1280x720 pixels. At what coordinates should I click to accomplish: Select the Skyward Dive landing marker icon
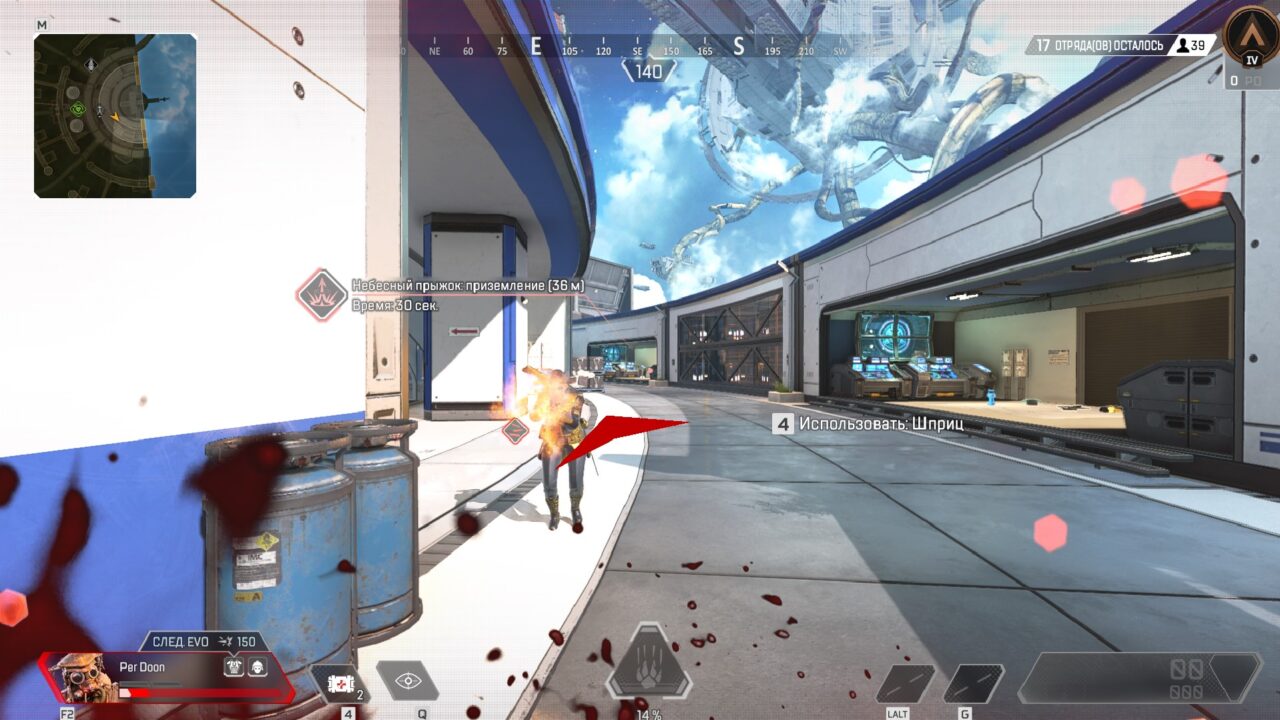[321, 295]
